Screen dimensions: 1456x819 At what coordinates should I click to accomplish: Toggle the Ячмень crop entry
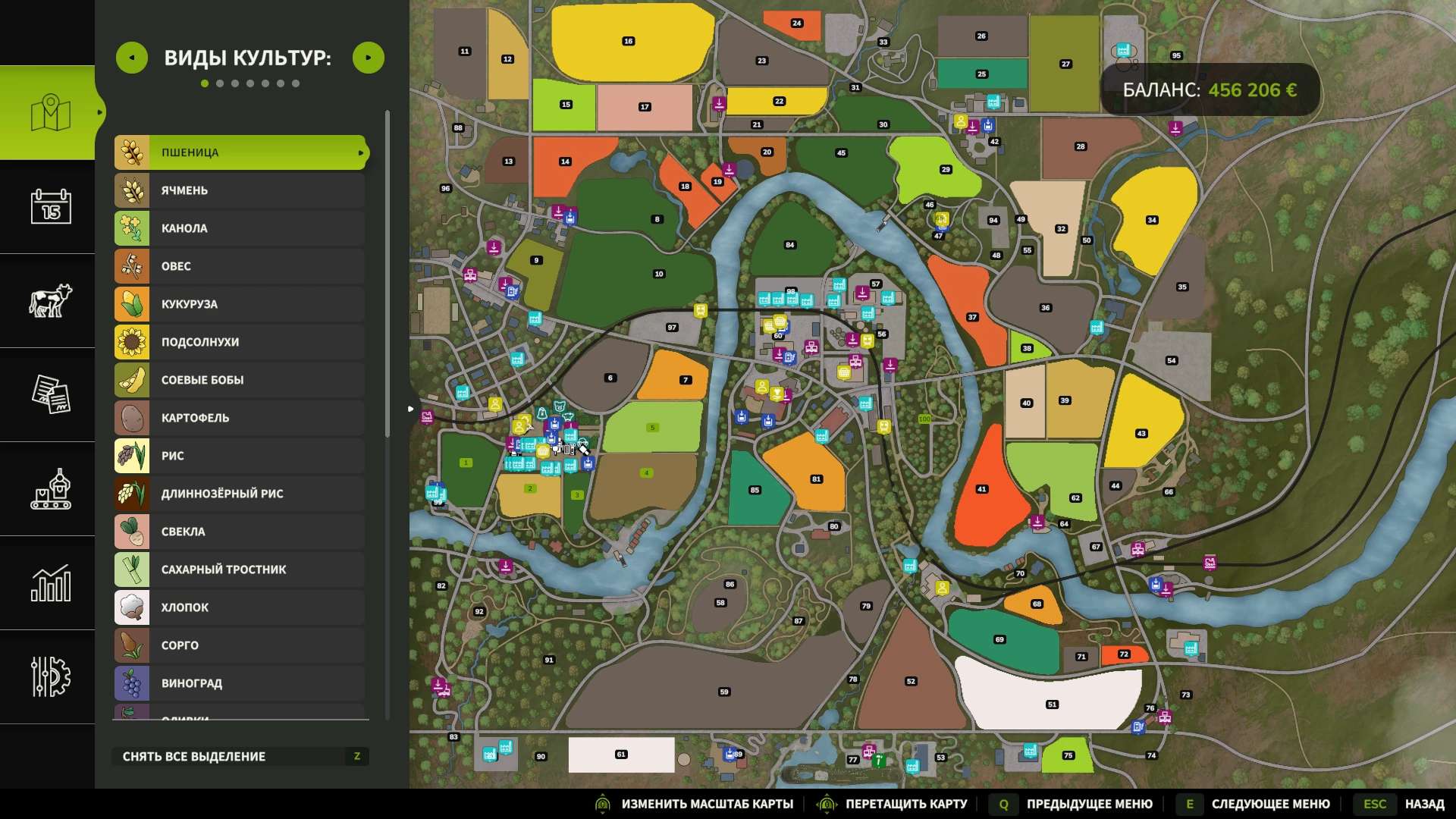[240, 190]
